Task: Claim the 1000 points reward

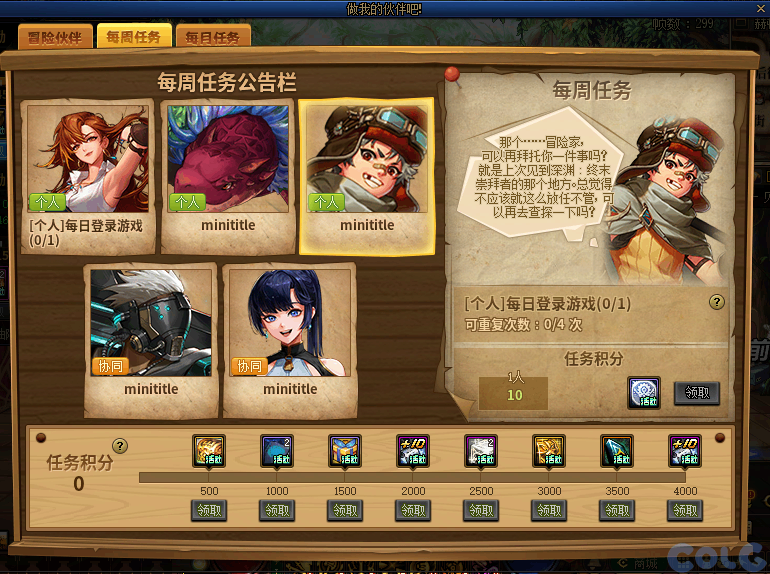Action: coord(277,511)
